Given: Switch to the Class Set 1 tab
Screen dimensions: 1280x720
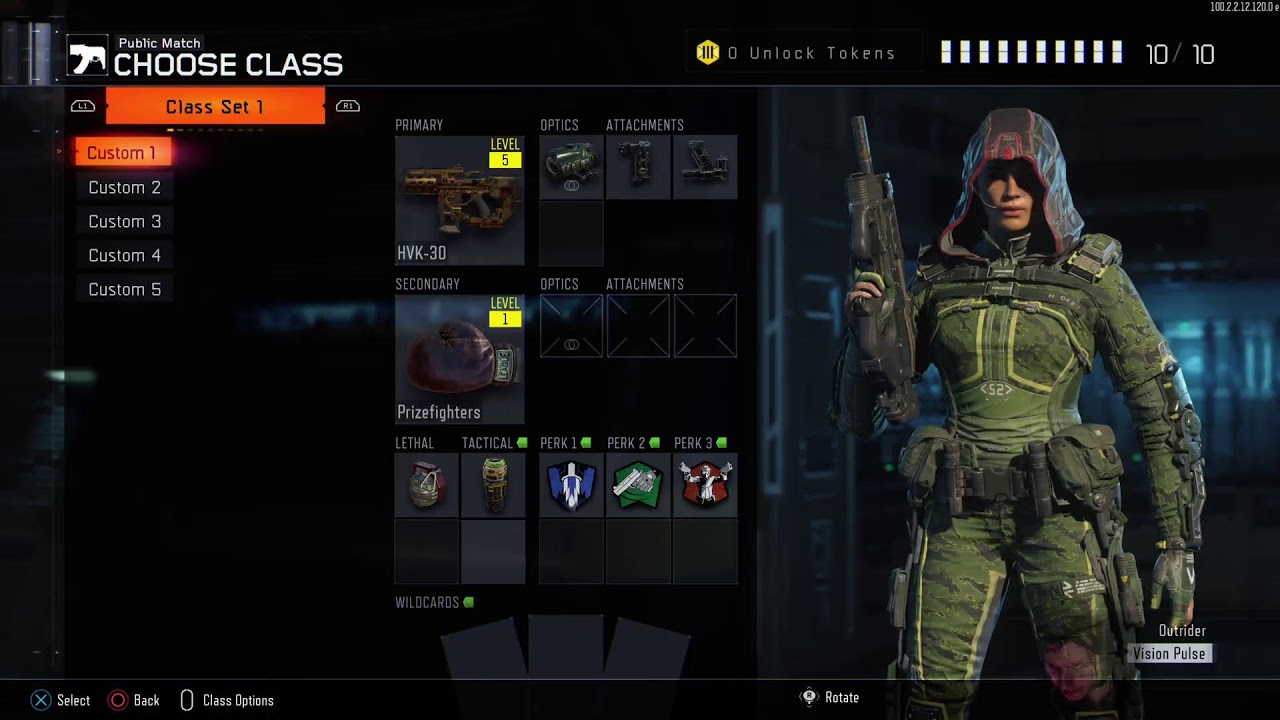Looking at the screenshot, I should (215, 106).
